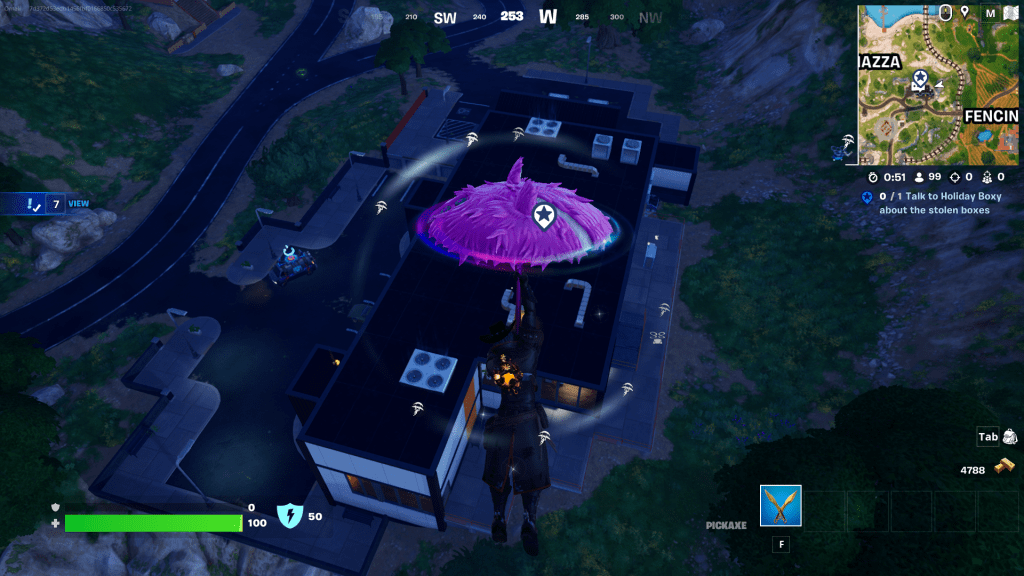Click the map pin marker icon

(965, 12)
